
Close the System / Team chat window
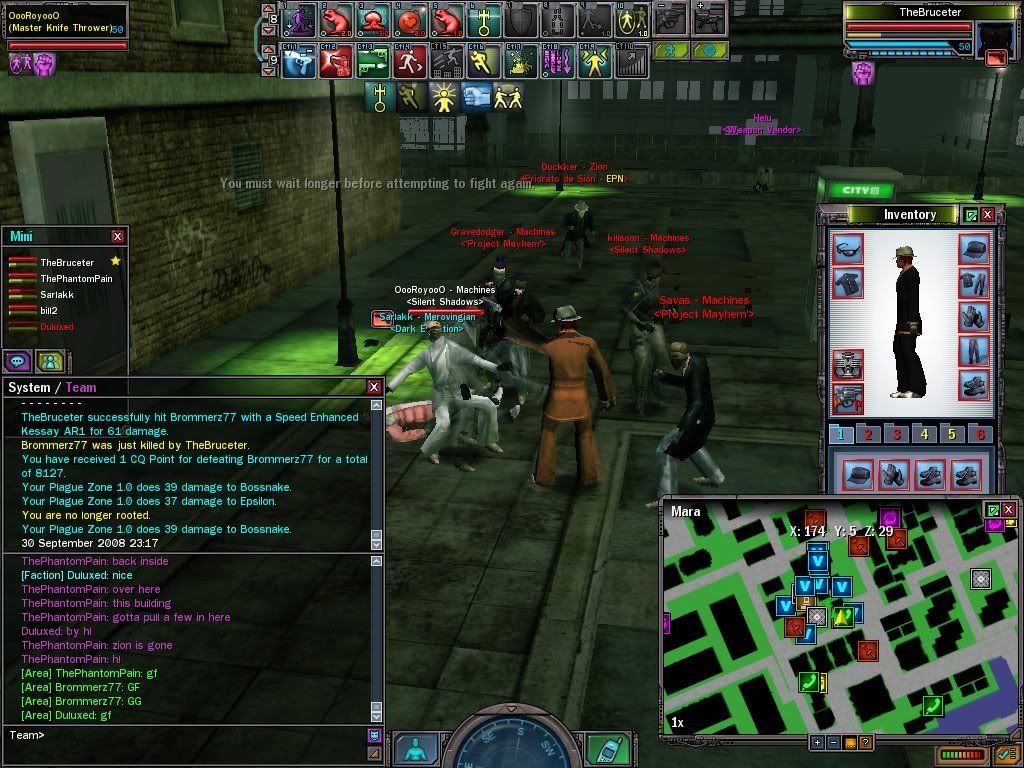[x=374, y=387]
